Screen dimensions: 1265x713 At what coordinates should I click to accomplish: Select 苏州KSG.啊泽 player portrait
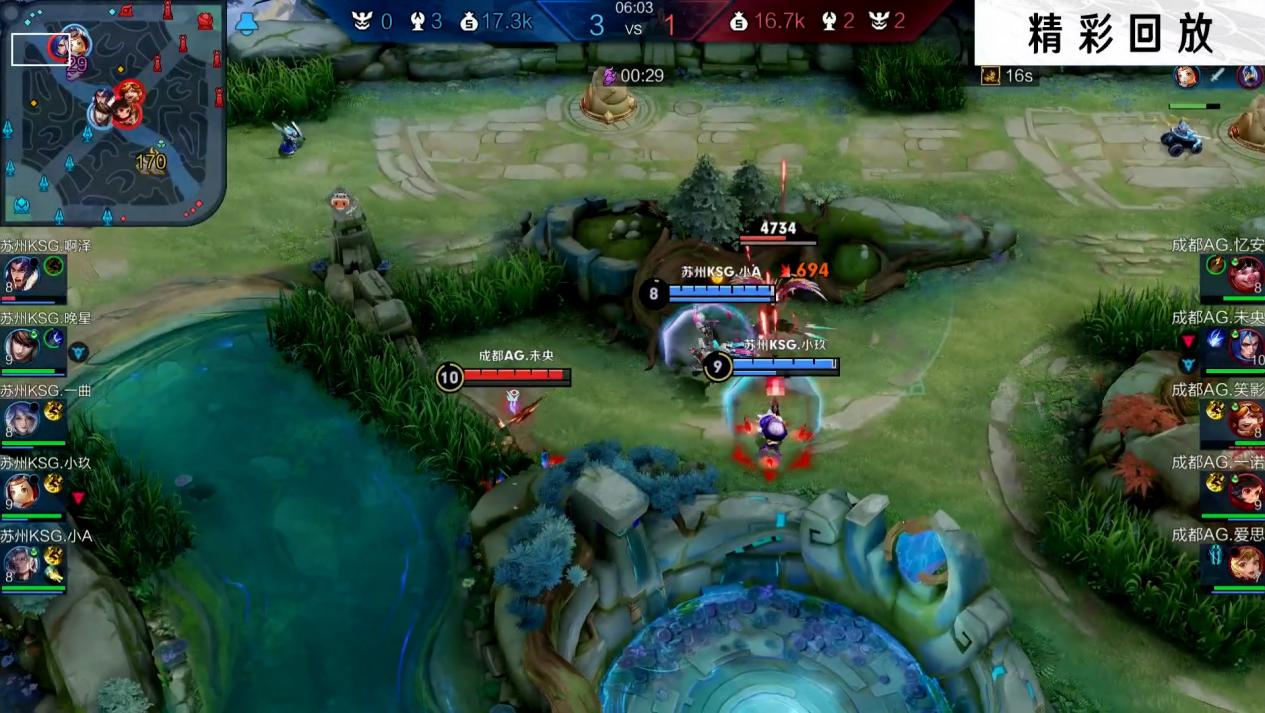21,274
